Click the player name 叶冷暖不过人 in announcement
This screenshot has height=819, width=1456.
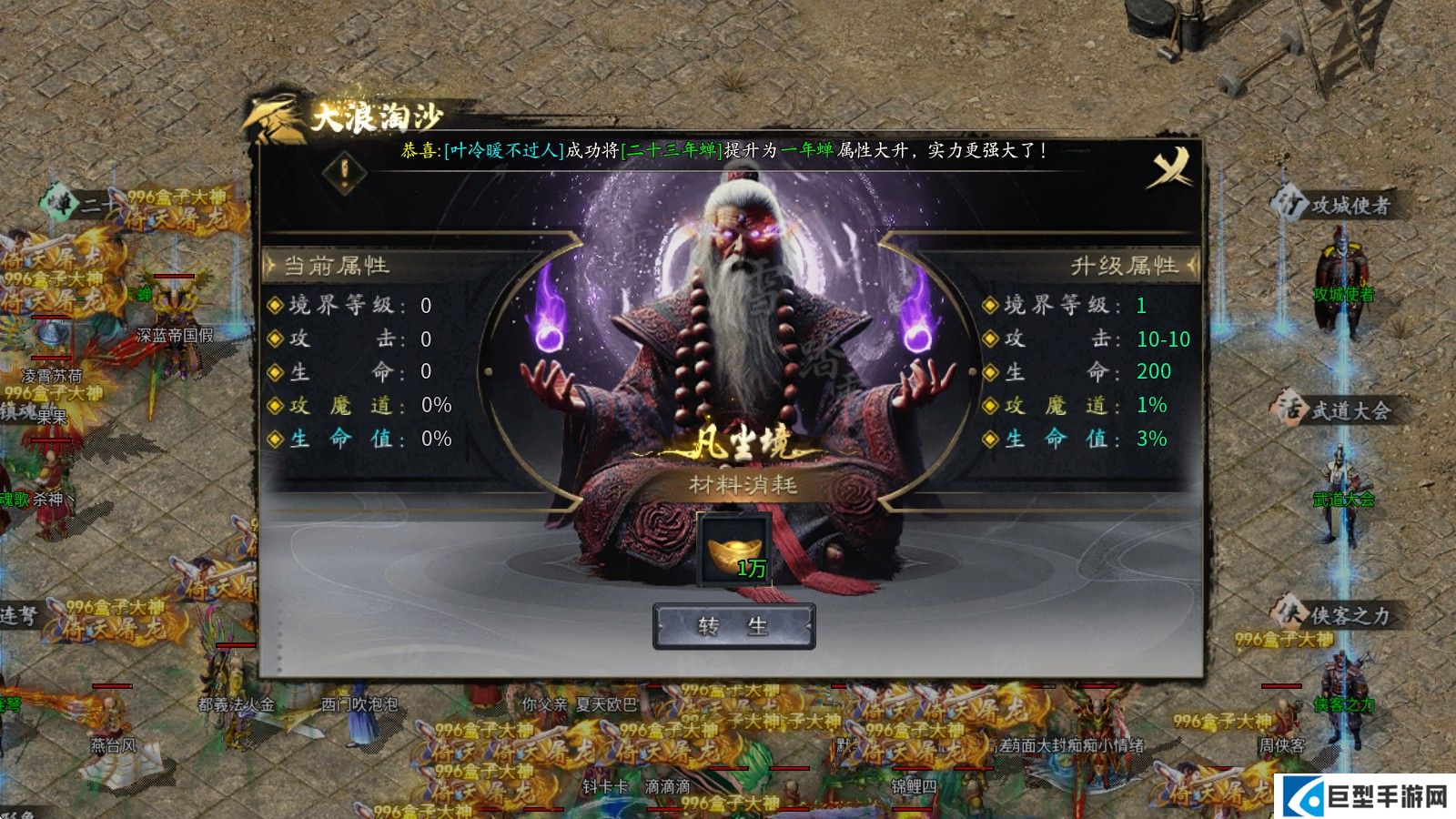click(x=503, y=148)
